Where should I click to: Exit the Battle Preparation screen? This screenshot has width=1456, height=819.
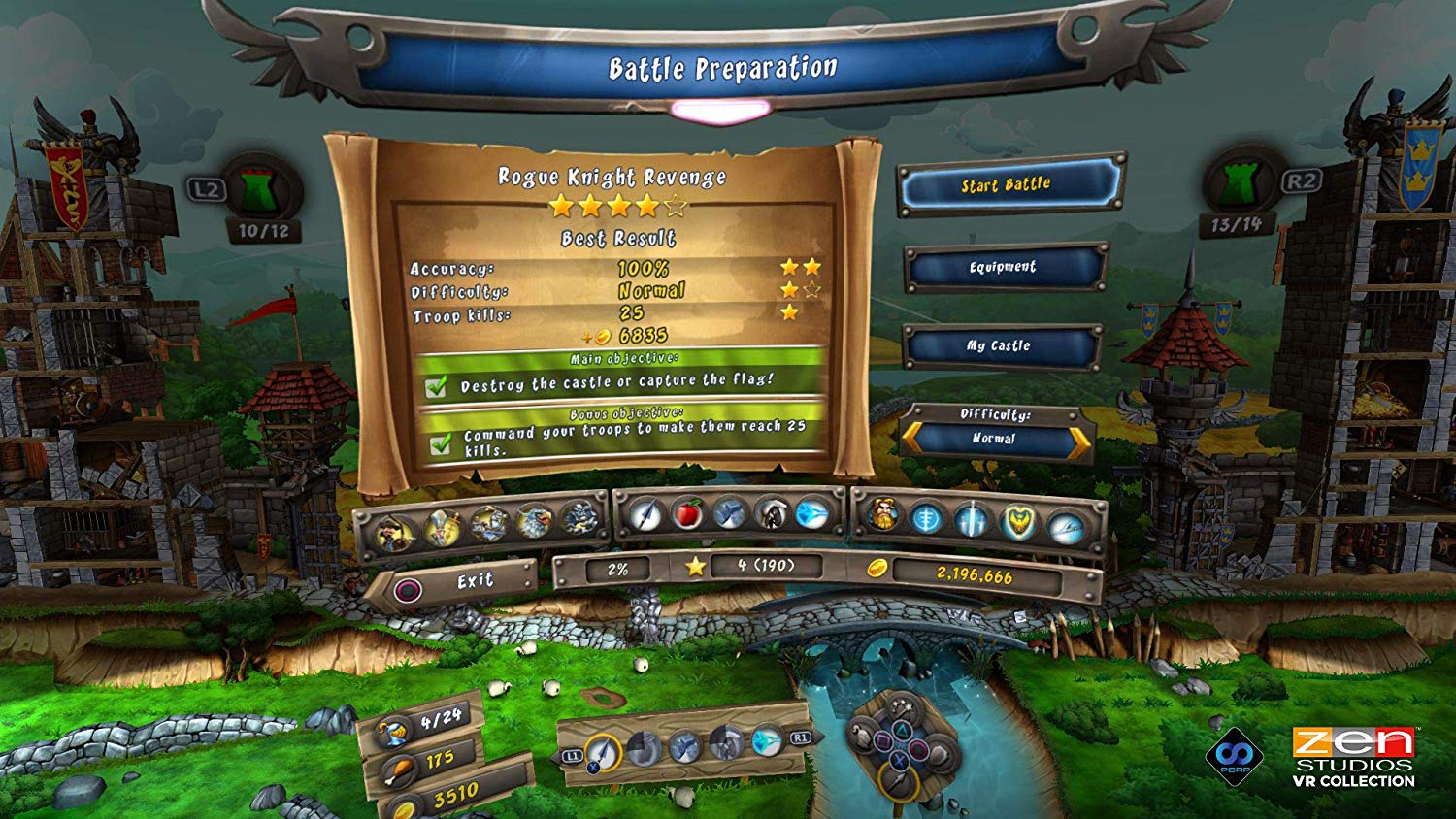(x=454, y=584)
